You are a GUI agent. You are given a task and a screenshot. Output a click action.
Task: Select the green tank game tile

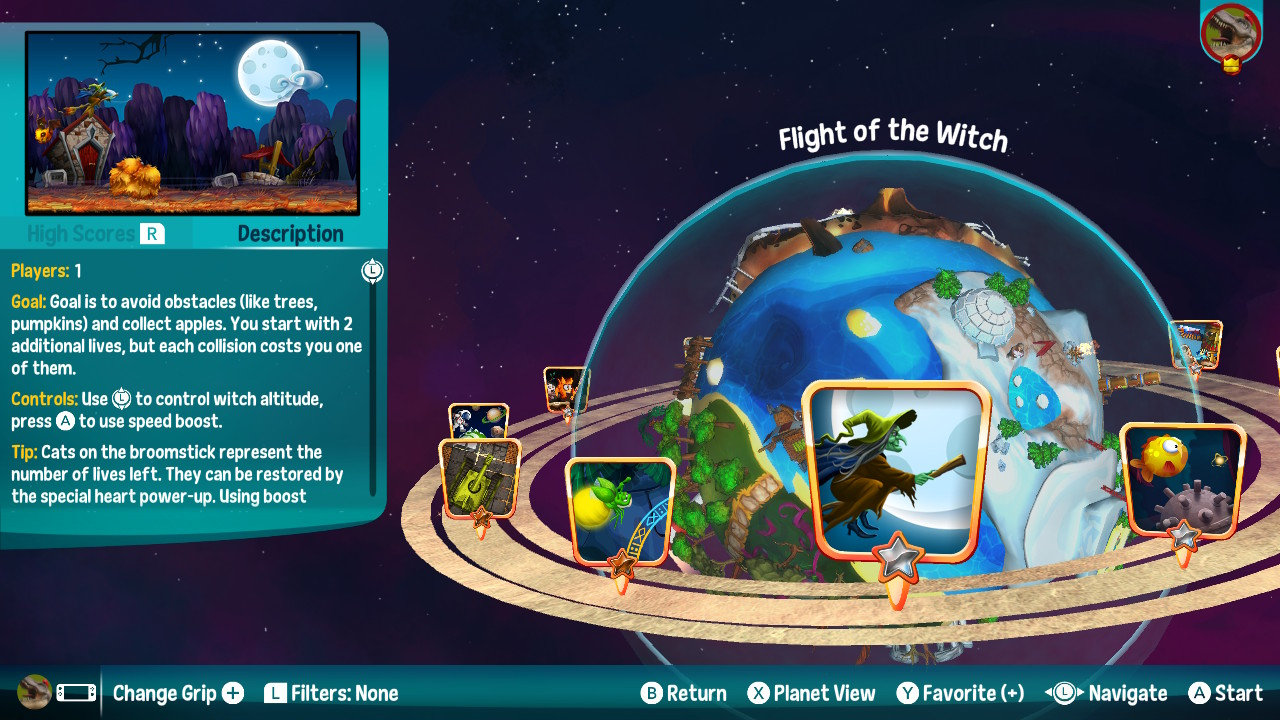480,478
